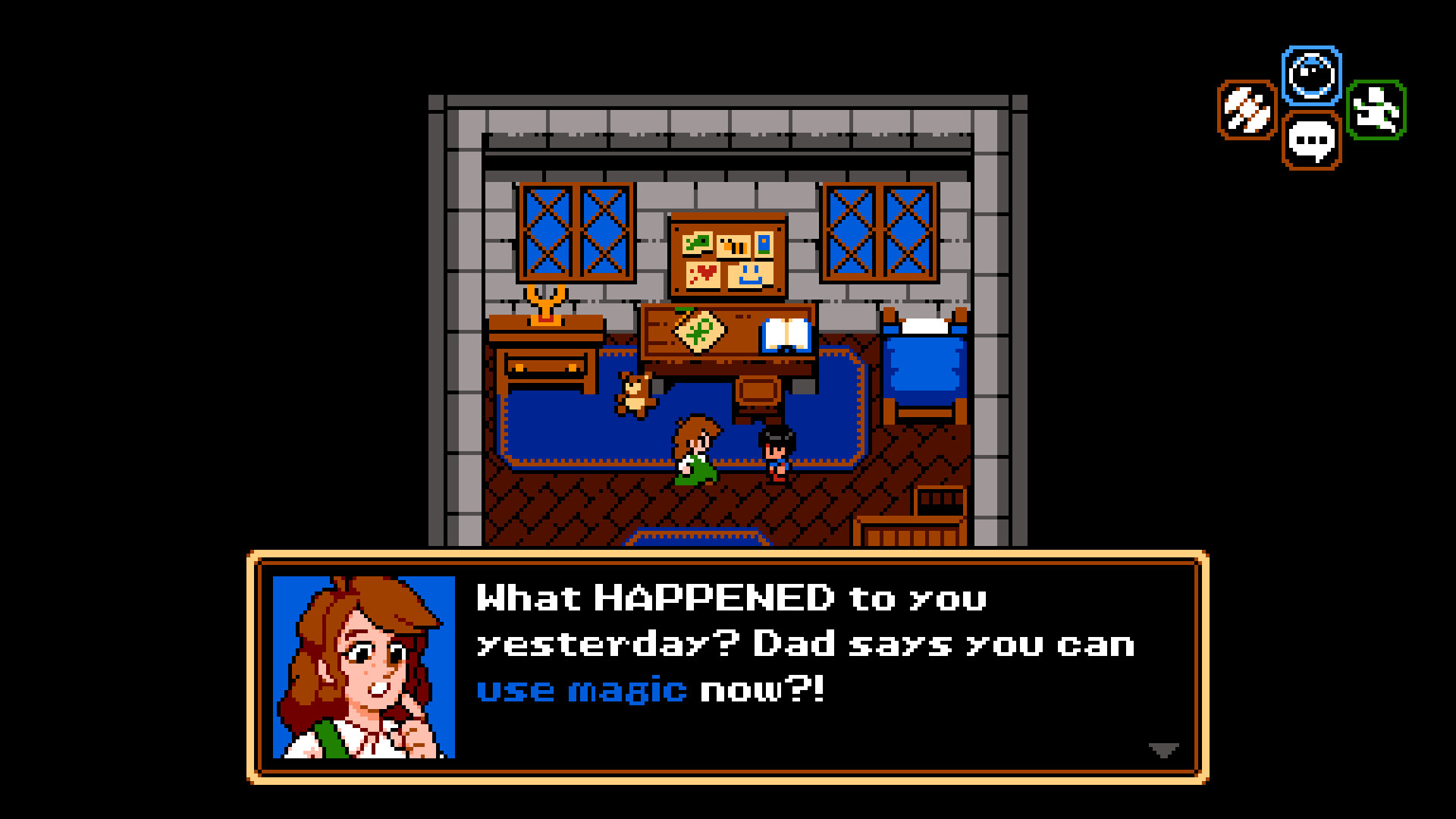The height and width of the screenshot is (819, 1456).
Task: Click the dark-haired boy sprite
Action: pos(775,453)
